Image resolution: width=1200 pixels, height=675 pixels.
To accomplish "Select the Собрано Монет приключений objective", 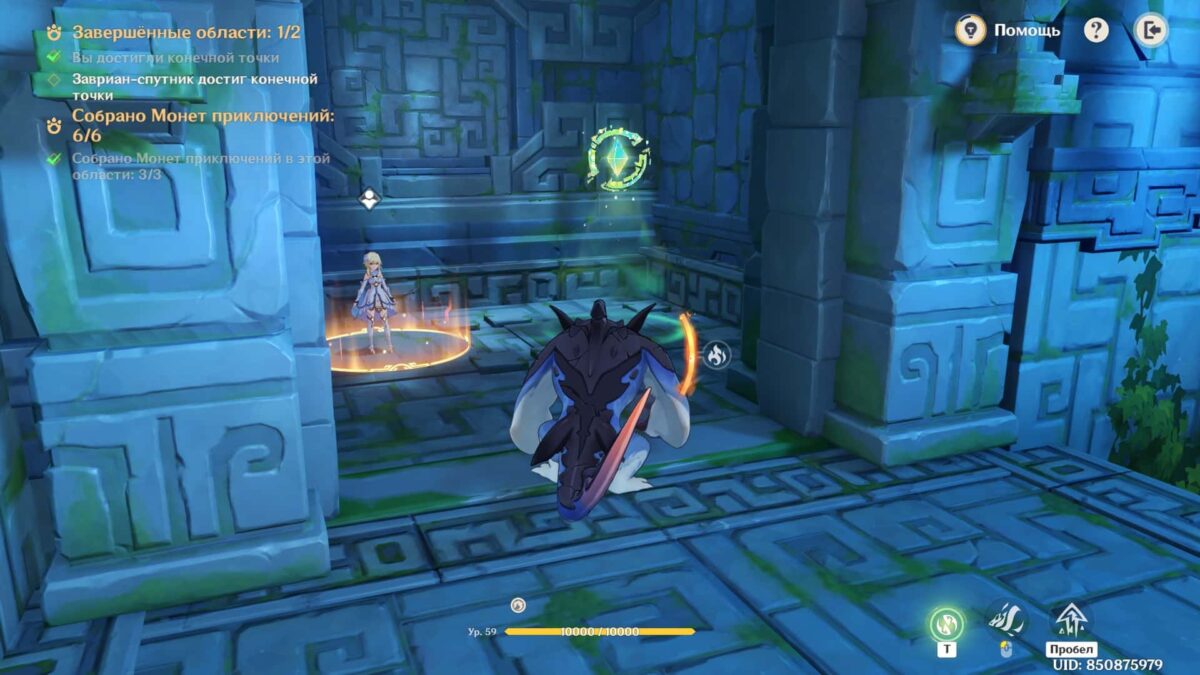I will [202, 126].
